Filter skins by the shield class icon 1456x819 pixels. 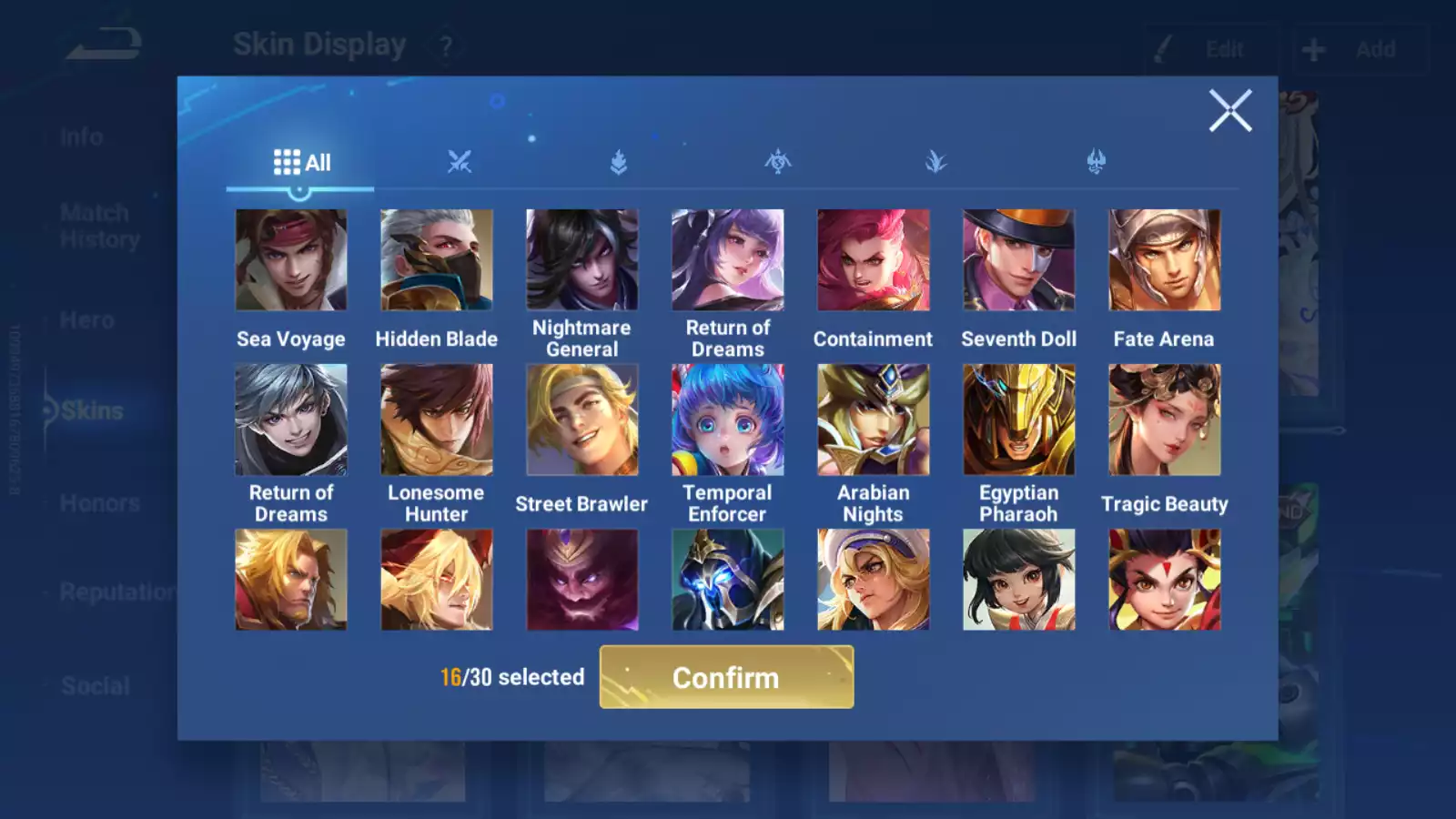617,159
